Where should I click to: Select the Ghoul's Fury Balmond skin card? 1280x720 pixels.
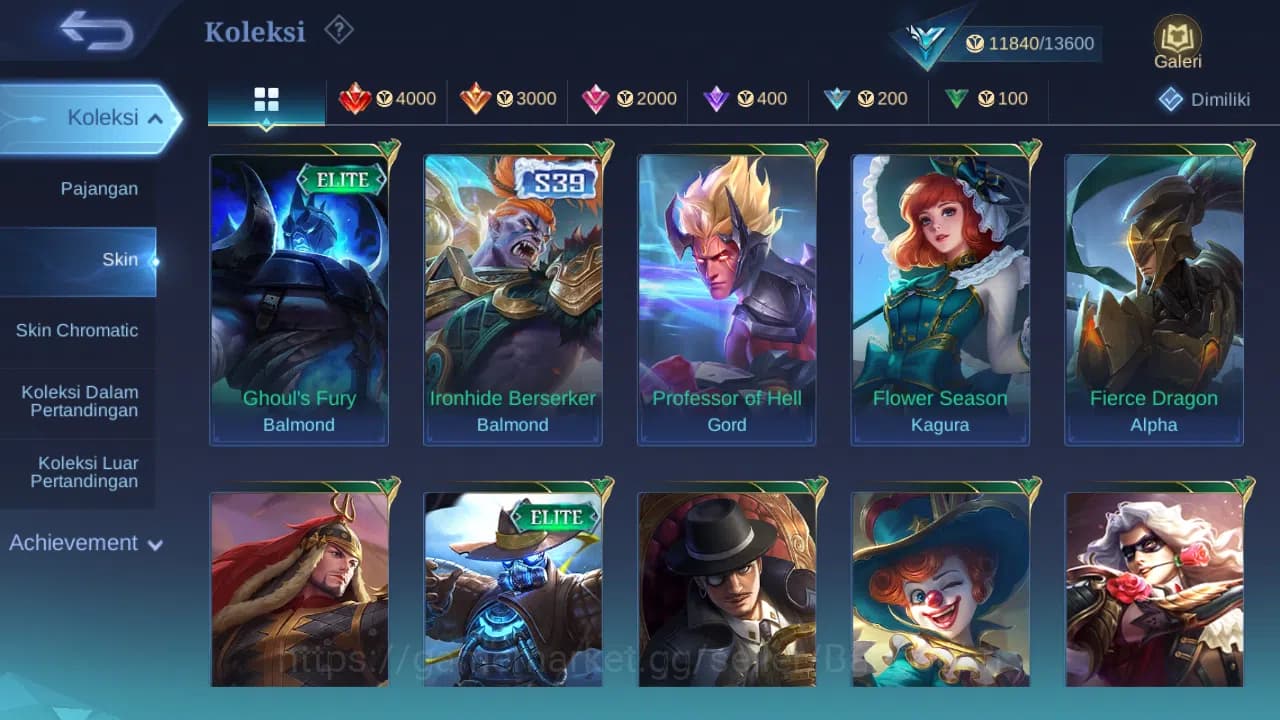click(298, 295)
